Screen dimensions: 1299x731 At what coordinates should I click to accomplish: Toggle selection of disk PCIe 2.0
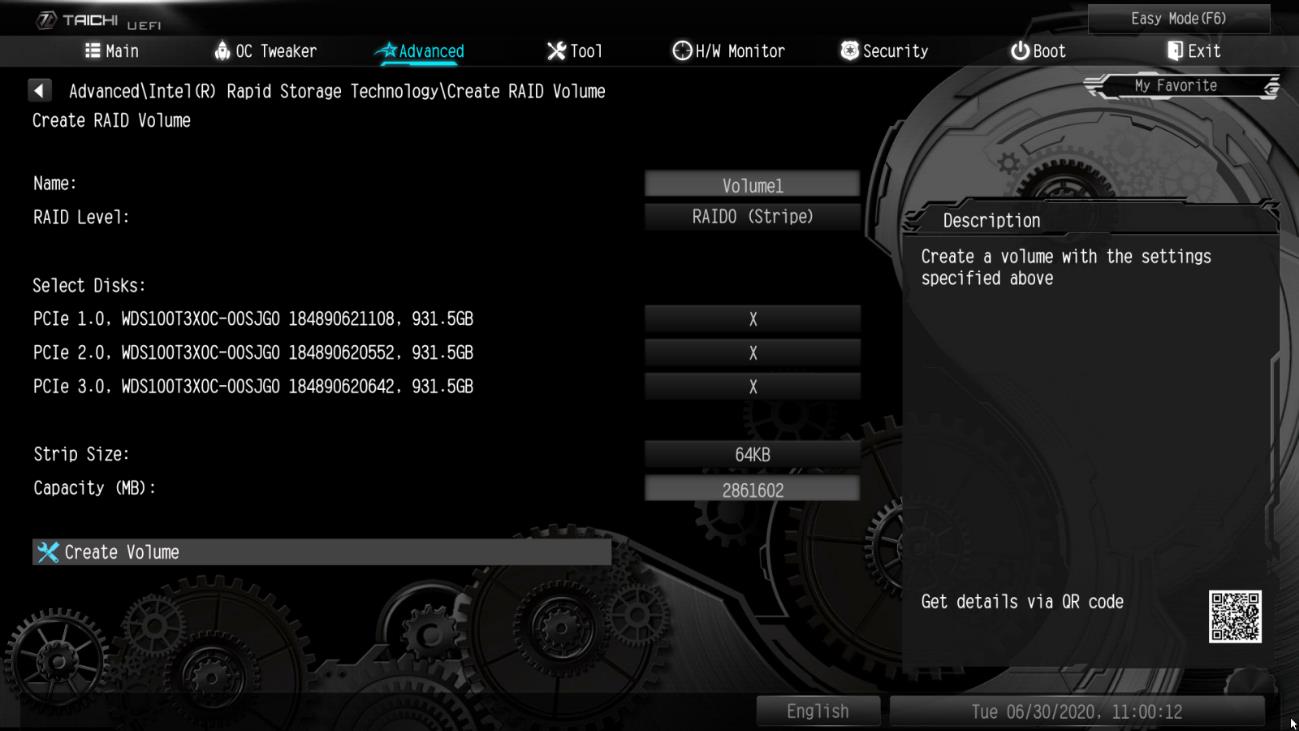click(753, 353)
